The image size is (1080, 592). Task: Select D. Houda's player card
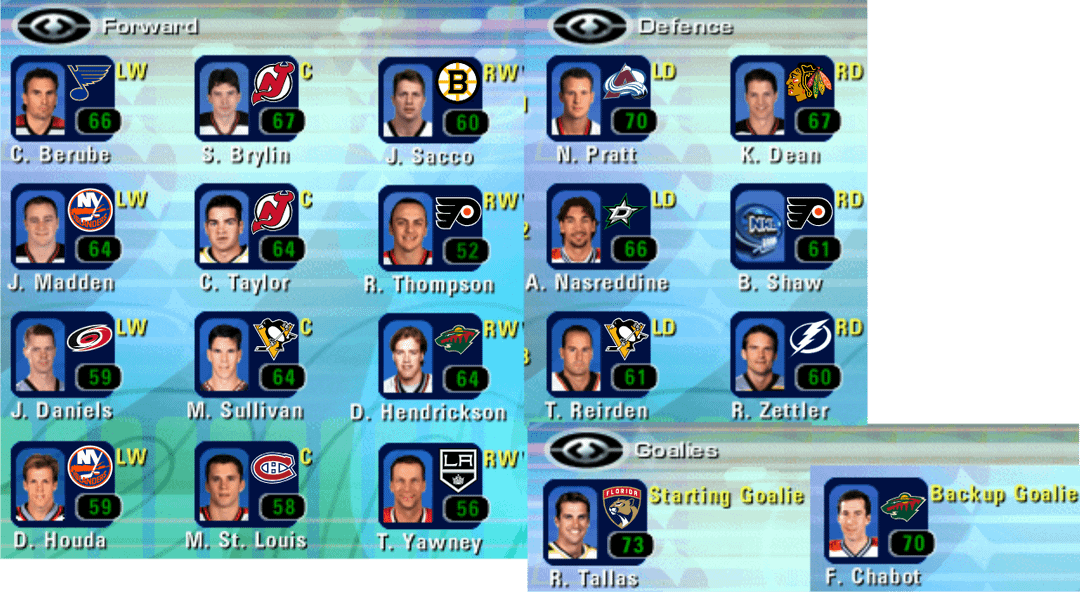(63, 483)
